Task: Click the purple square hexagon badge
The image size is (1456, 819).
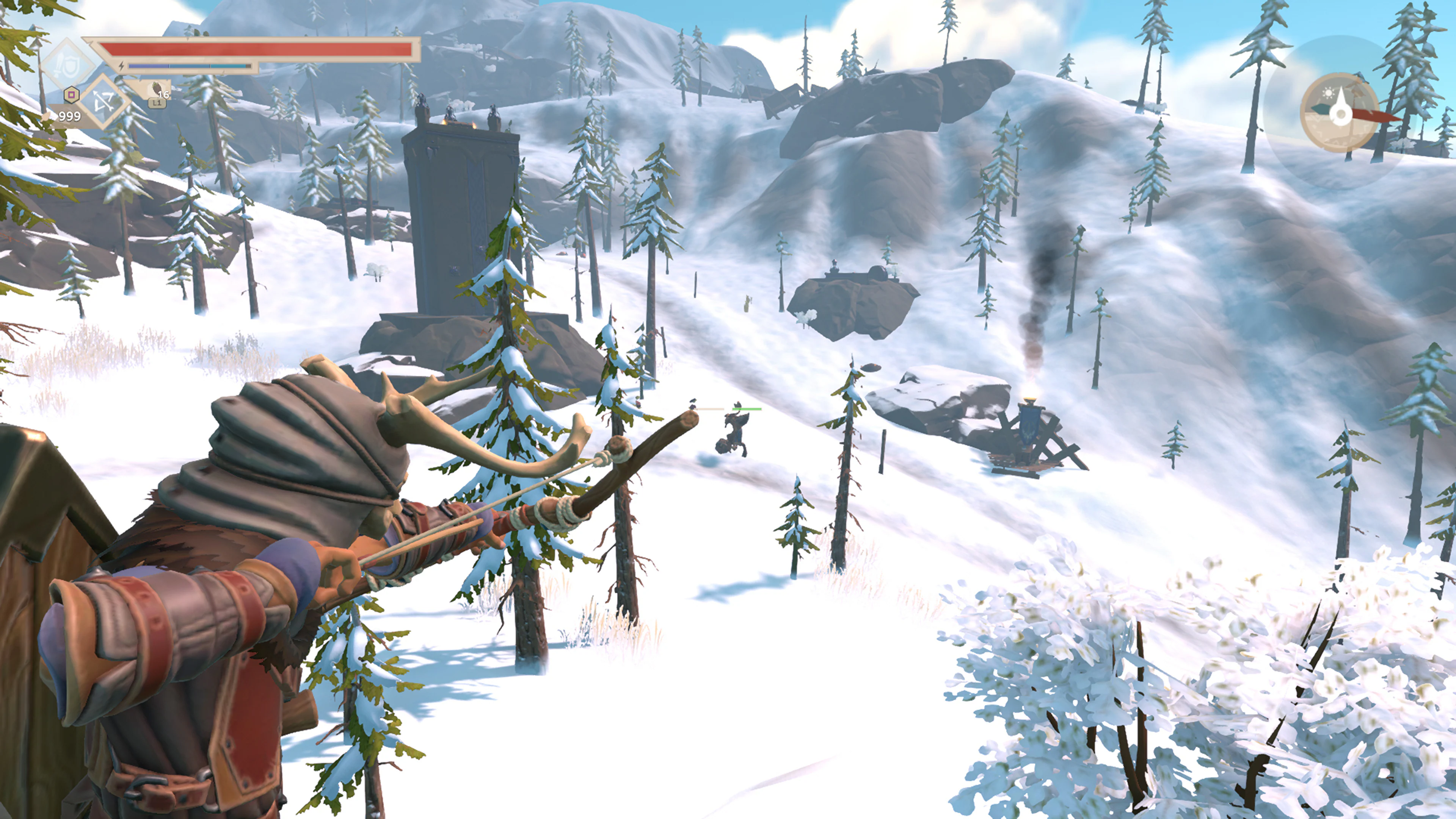Action: [71, 94]
